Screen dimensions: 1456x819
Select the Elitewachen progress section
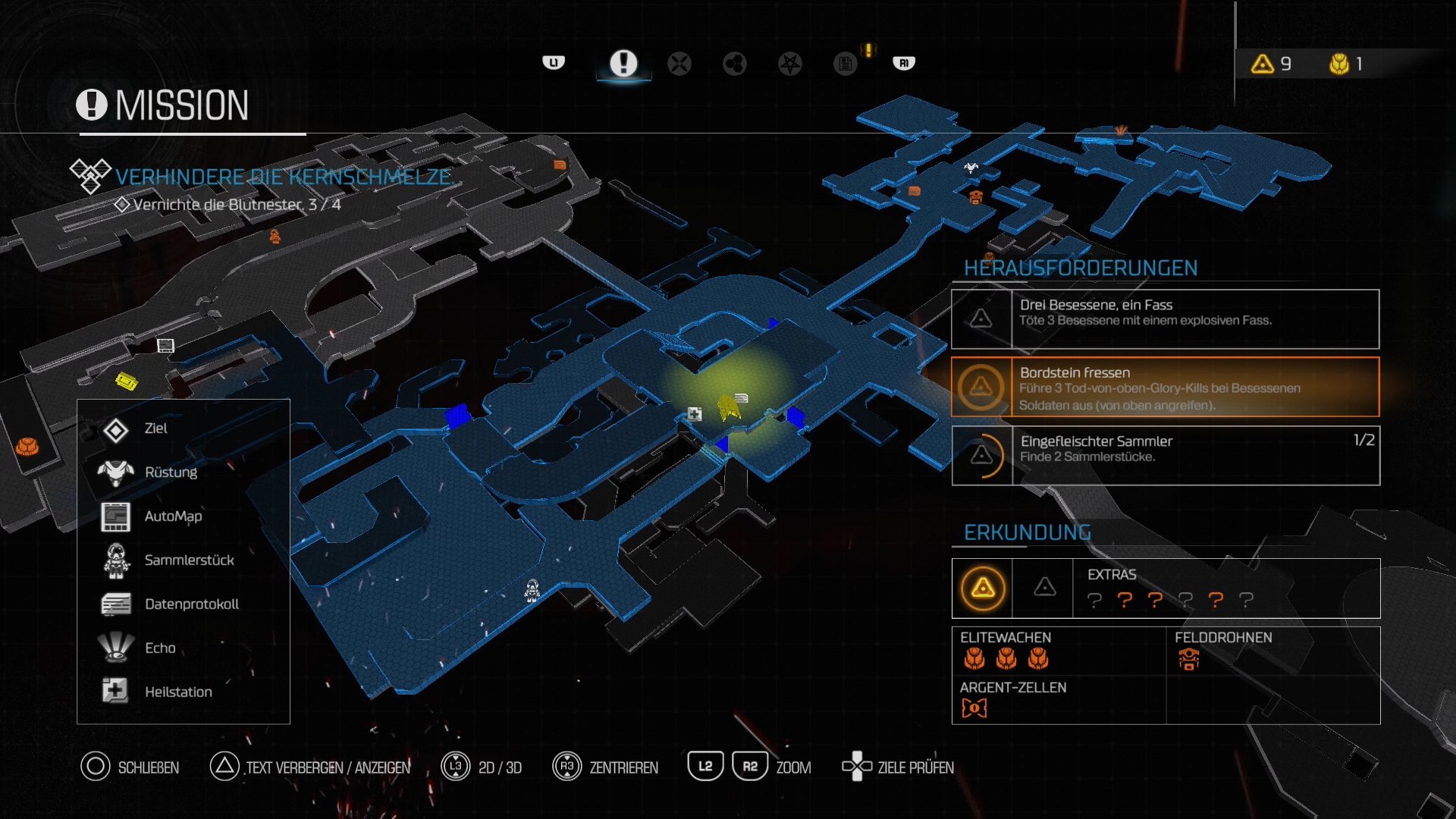pos(1058,651)
